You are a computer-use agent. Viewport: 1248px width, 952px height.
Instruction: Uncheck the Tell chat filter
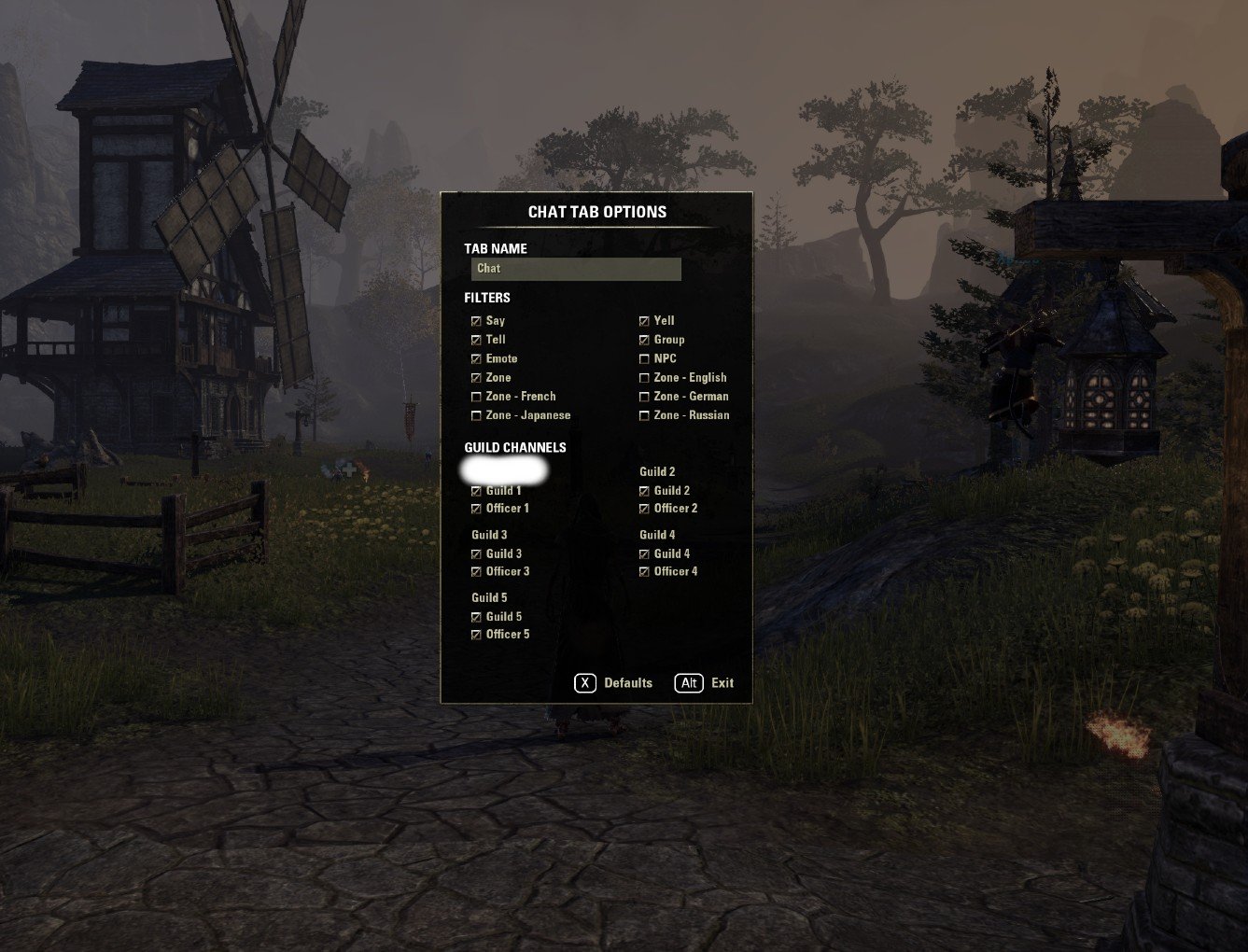(x=476, y=340)
